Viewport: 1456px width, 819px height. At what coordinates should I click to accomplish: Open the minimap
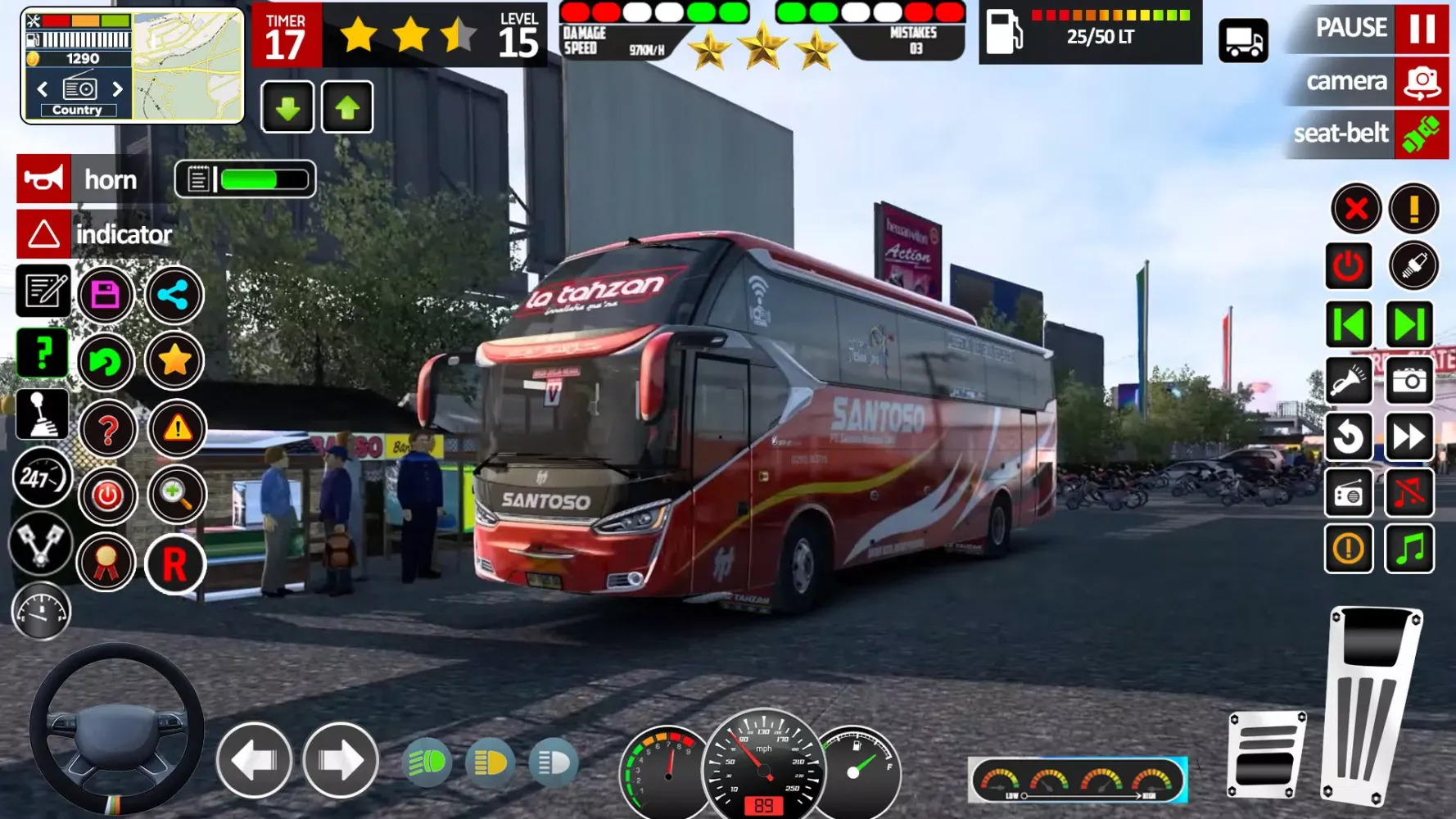(x=188, y=66)
